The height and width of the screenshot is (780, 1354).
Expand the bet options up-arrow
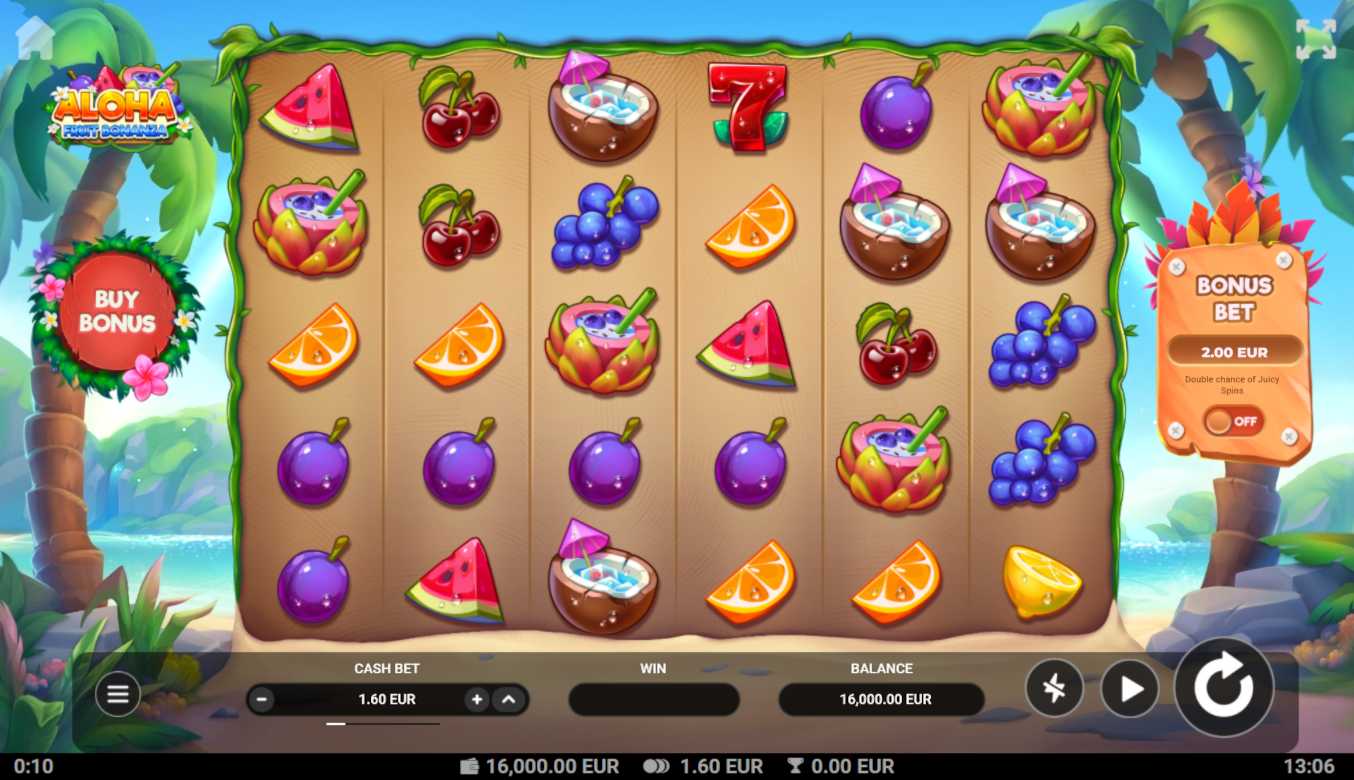[508, 700]
